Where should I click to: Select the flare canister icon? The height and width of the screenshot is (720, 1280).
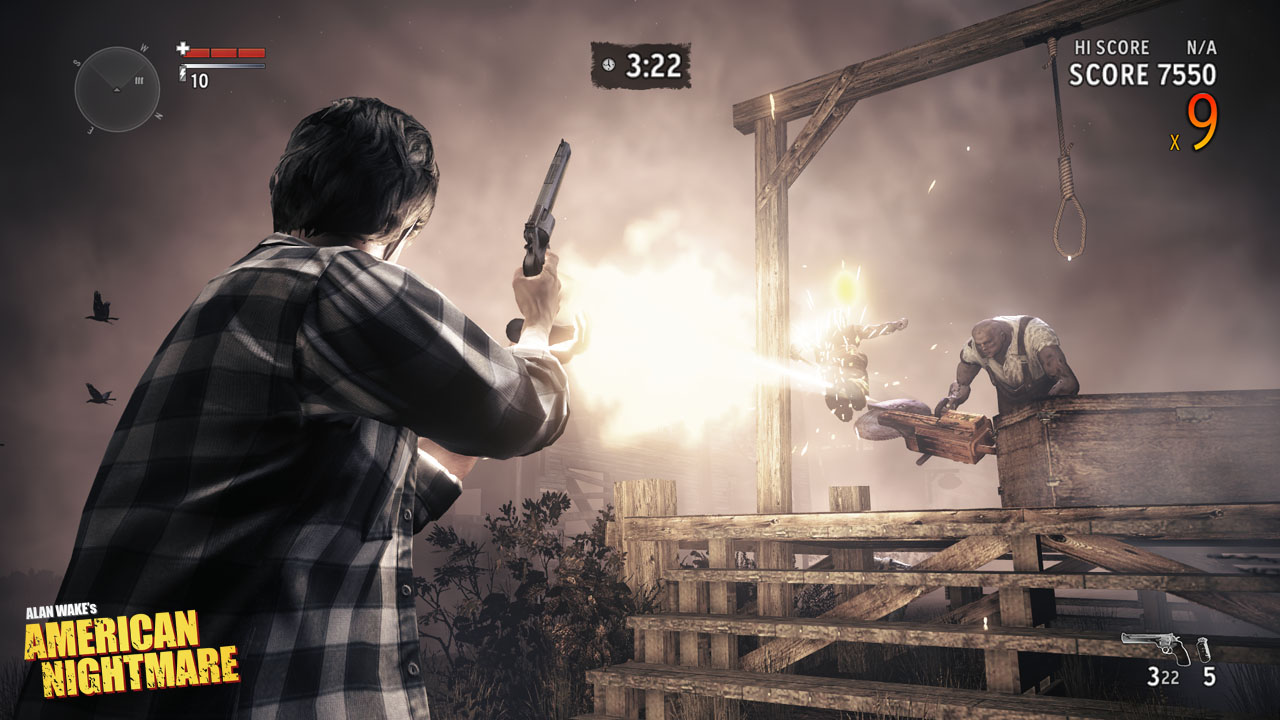pos(1203,647)
